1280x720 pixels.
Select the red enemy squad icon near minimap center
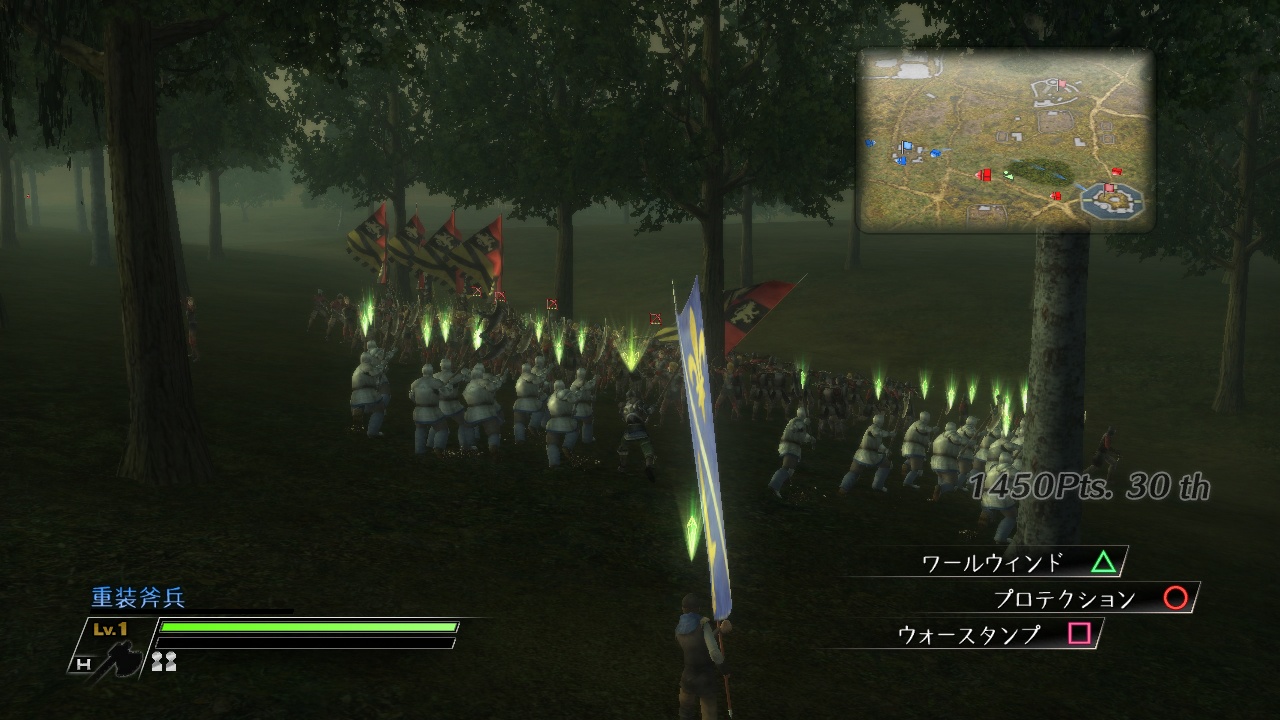click(x=985, y=174)
